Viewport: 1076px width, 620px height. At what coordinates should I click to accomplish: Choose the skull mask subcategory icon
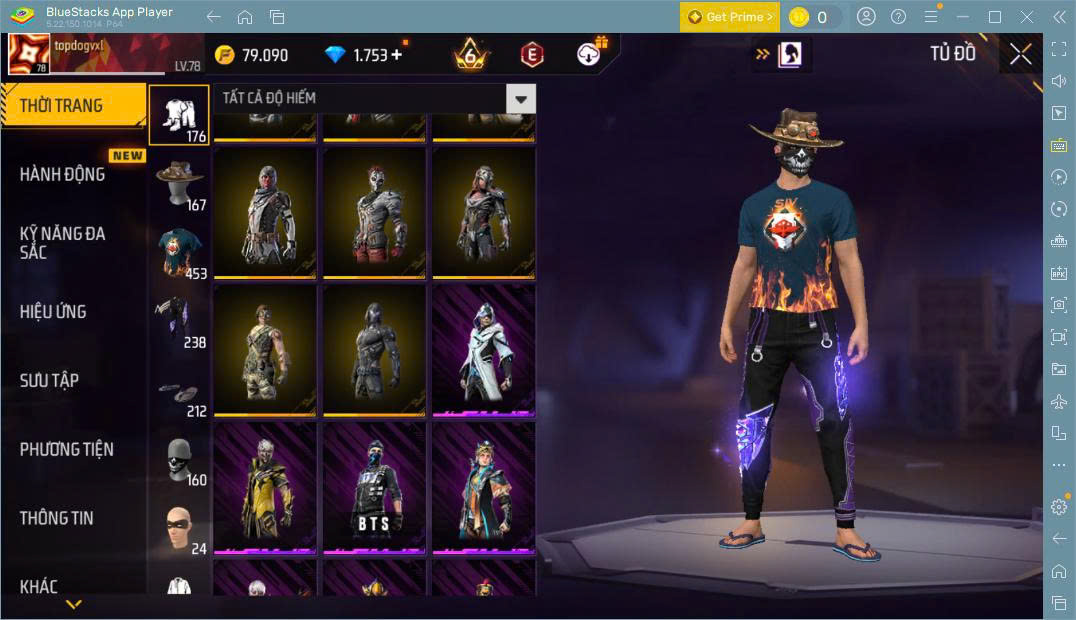point(180,459)
